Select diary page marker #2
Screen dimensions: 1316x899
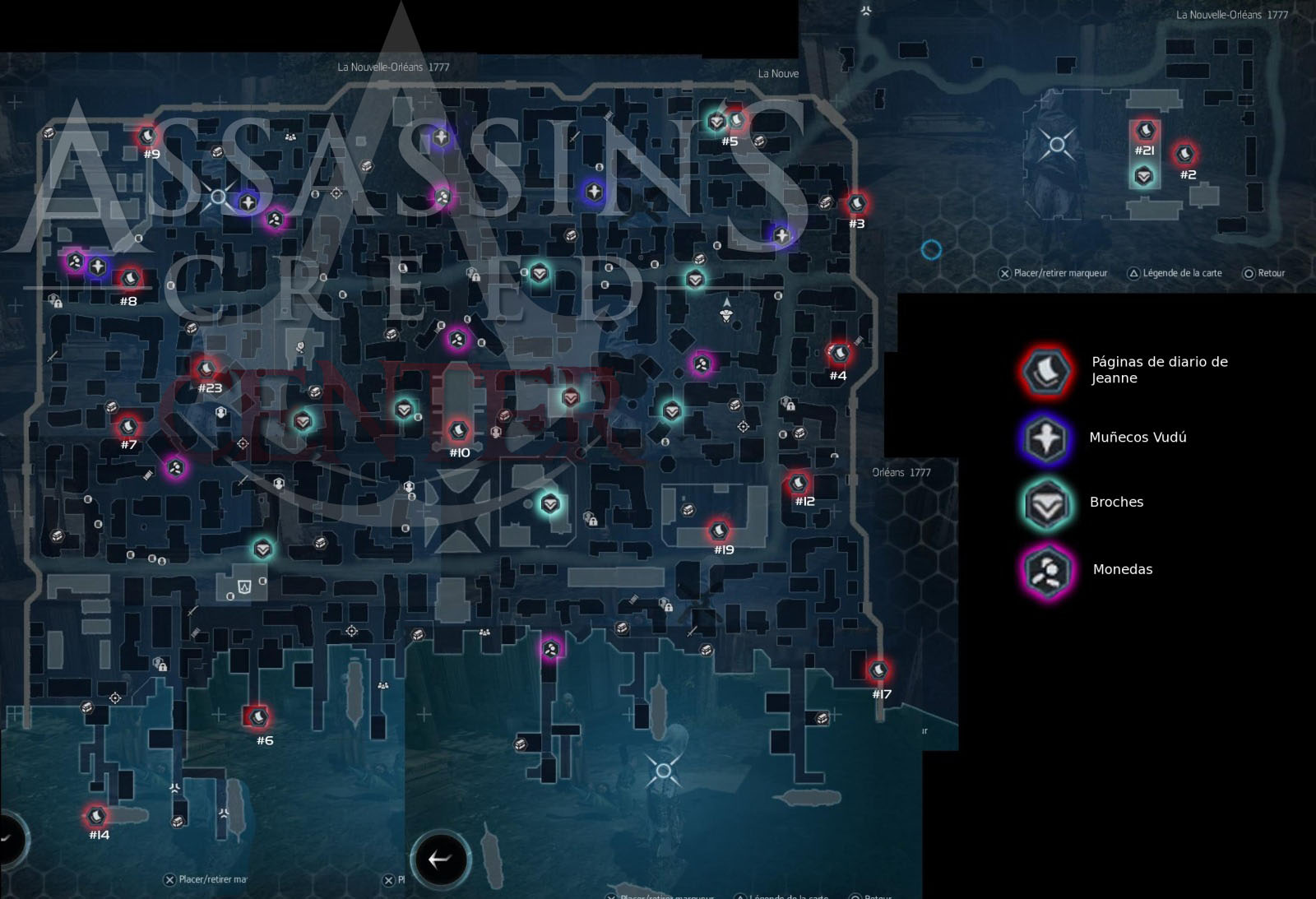(1185, 154)
